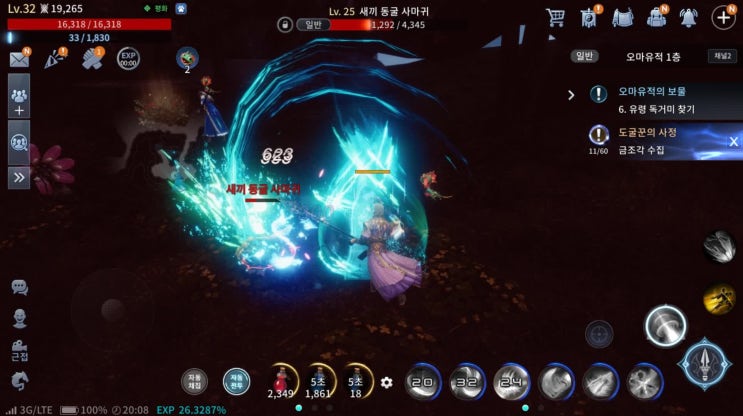Expand the left side panel arrows
The width and height of the screenshot is (743, 416).
19,177
